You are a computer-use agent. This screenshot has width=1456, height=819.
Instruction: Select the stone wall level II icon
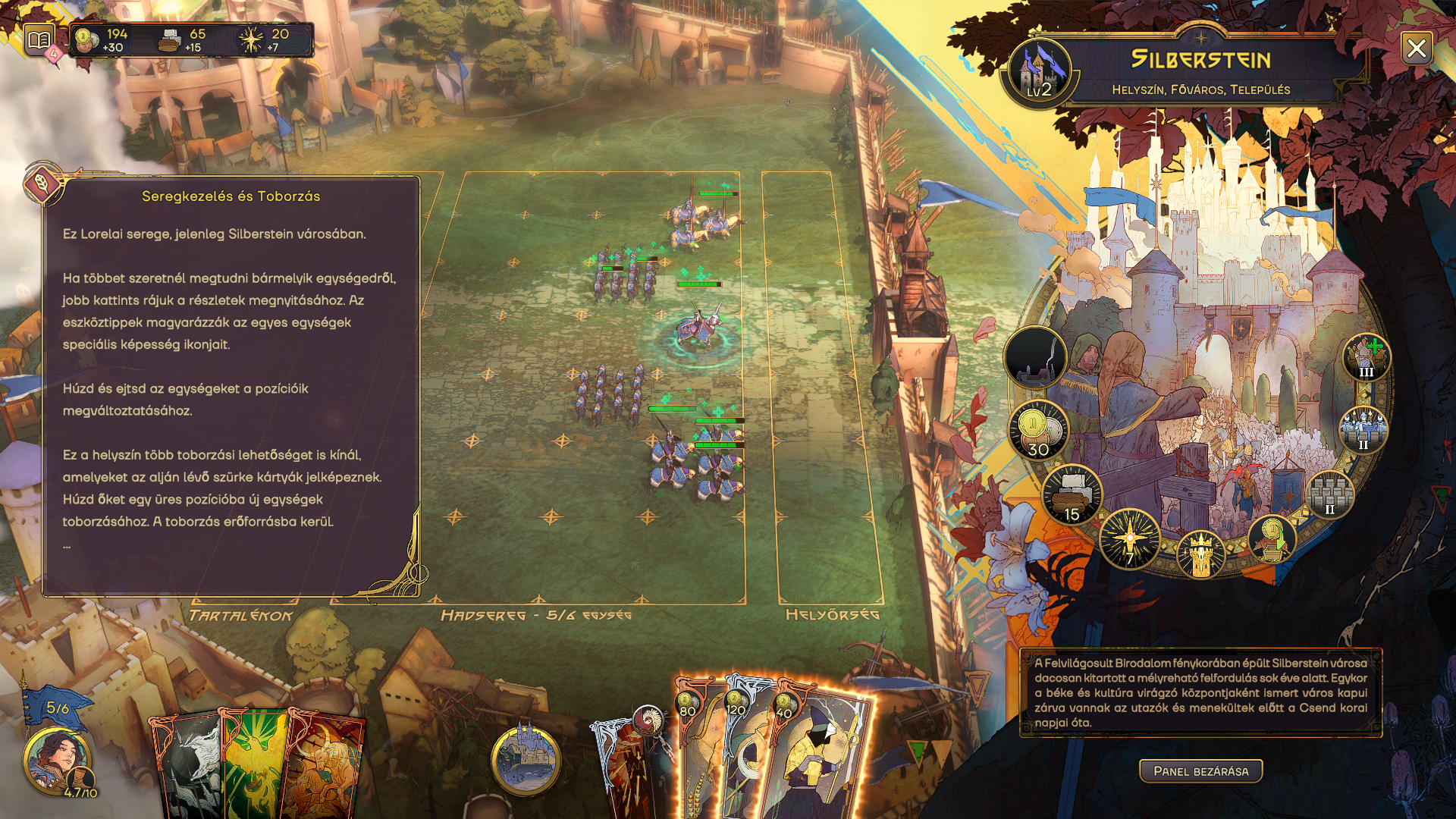click(1330, 494)
